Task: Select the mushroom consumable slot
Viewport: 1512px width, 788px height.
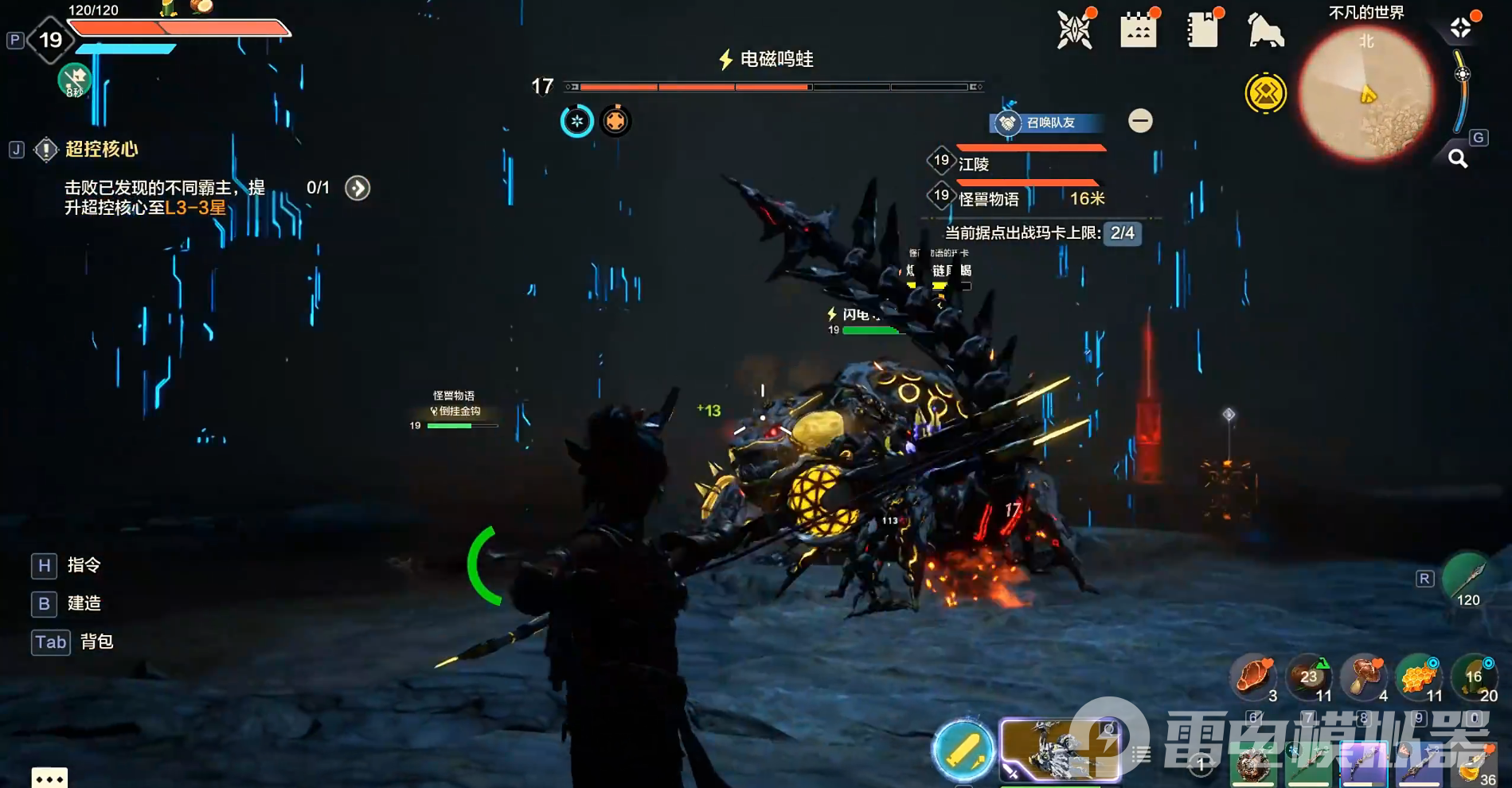Action: (1364, 677)
